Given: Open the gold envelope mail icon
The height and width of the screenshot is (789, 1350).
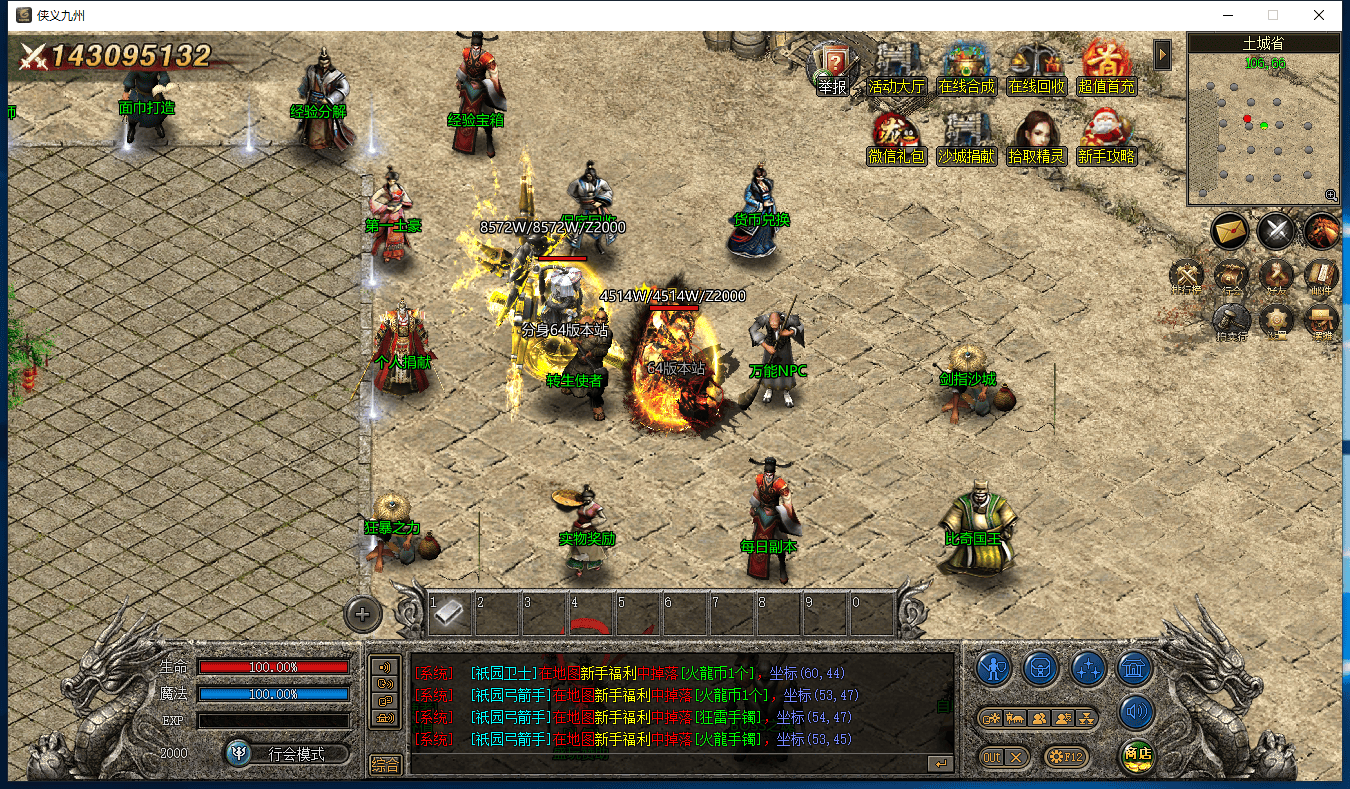Looking at the screenshot, I should pos(1230,232).
